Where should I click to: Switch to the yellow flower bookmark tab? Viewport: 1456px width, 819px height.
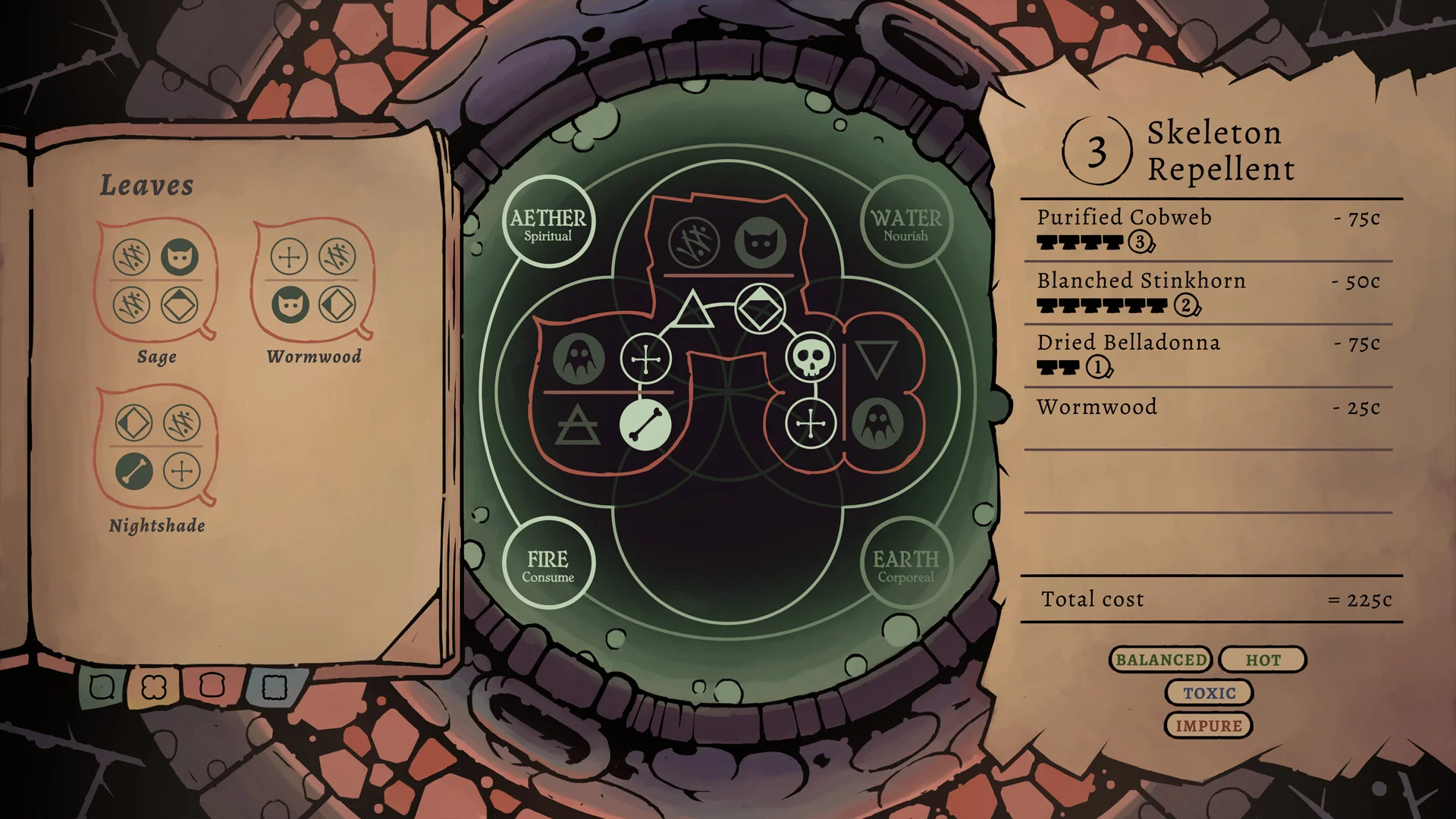pos(154,686)
